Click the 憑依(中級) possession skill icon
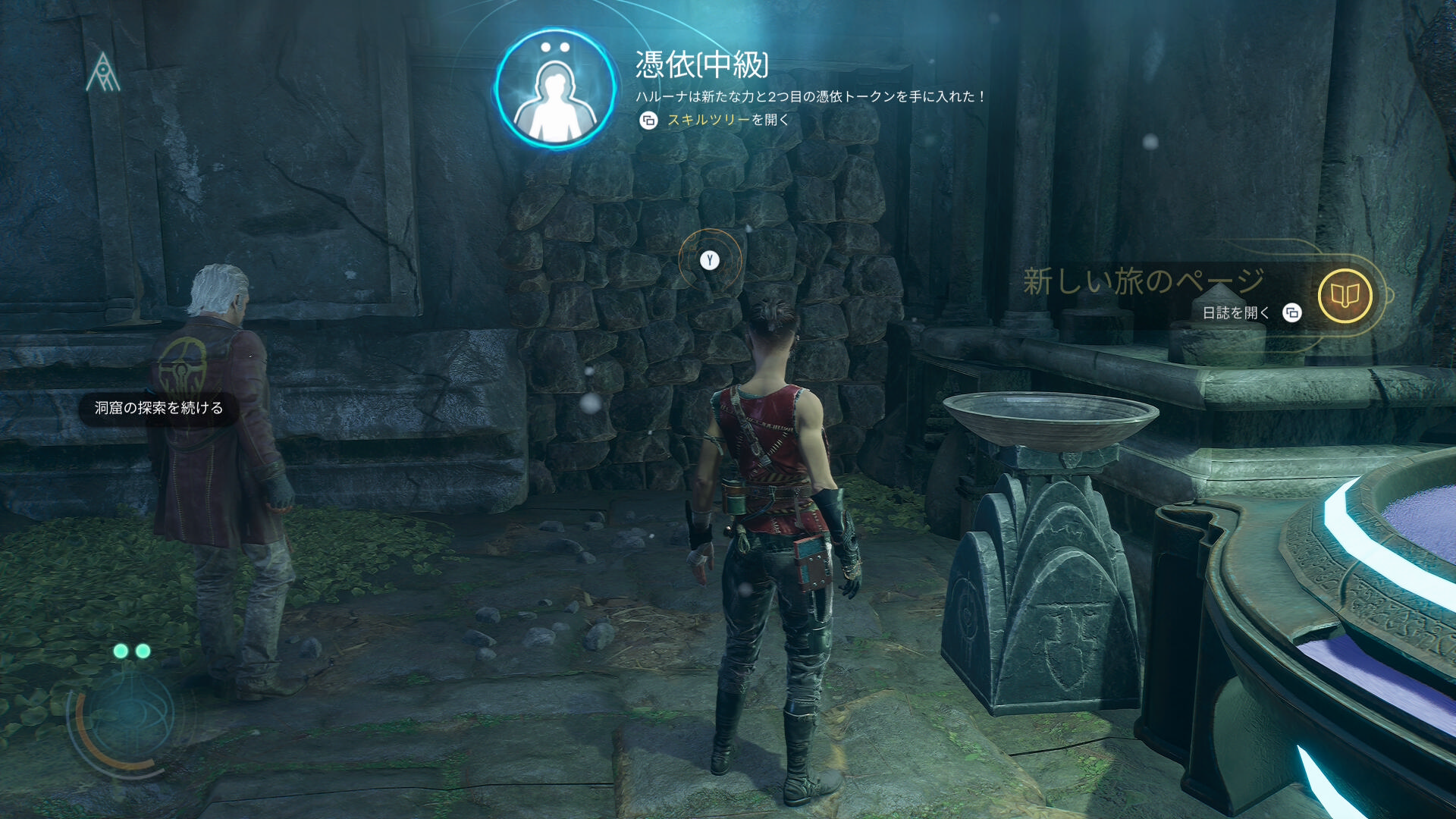The height and width of the screenshot is (819, 1456). point(556,90)
